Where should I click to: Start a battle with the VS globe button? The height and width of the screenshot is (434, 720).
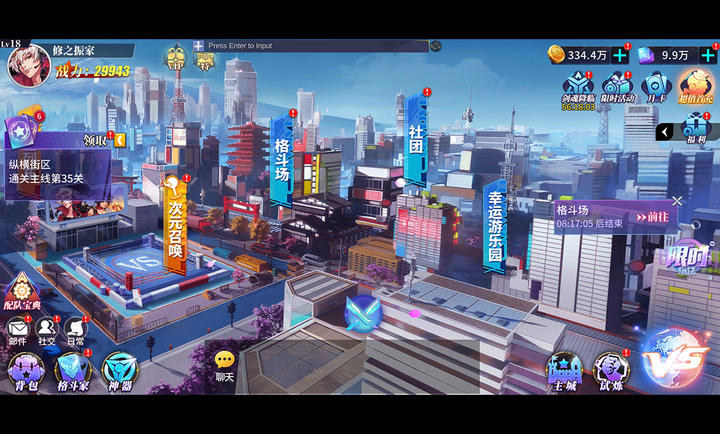[x=675, y=357]
